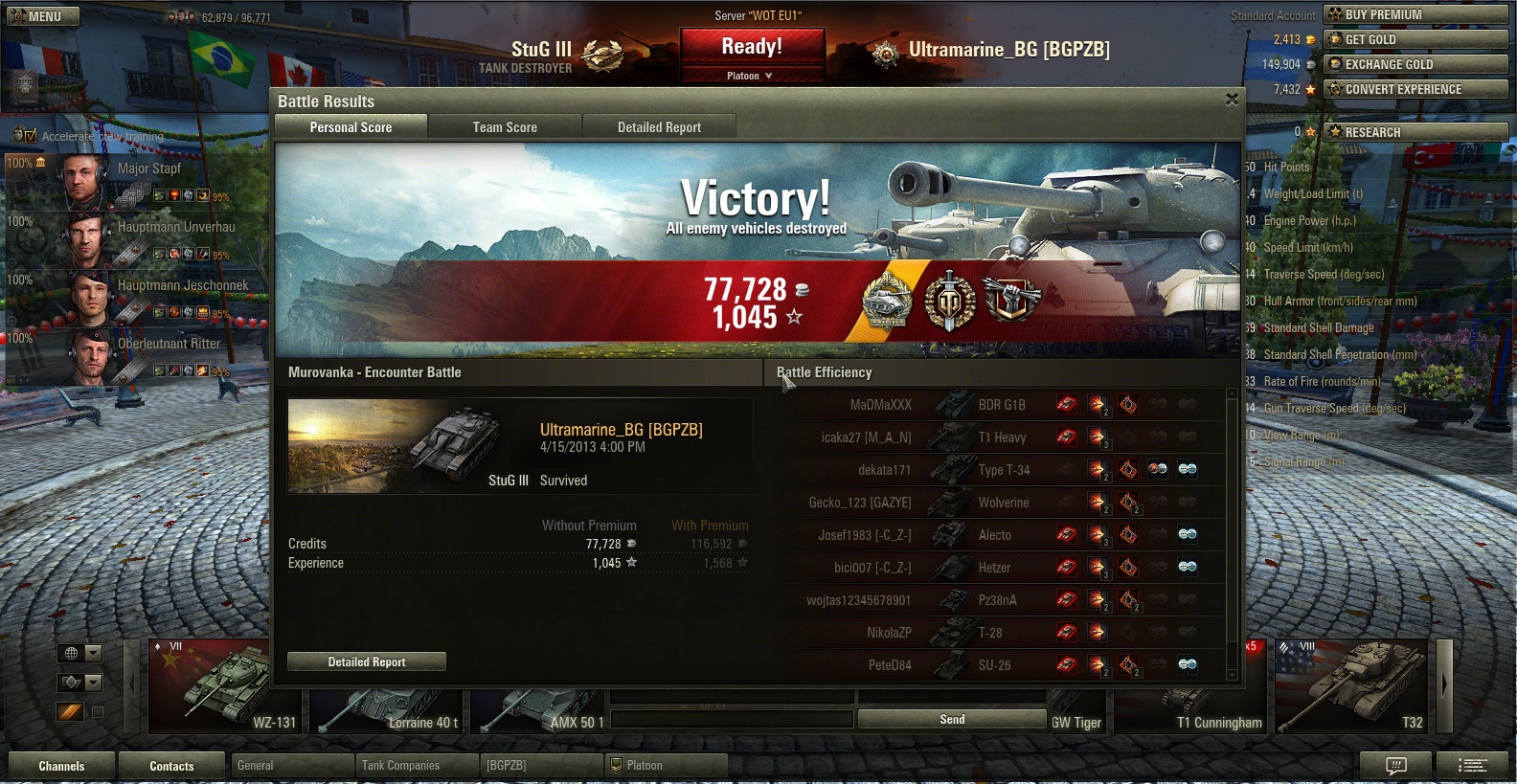This screenshot has height=784, width=1517.
Task: Click the Detailed Report button below the Experience row
Action: [367, 661]
